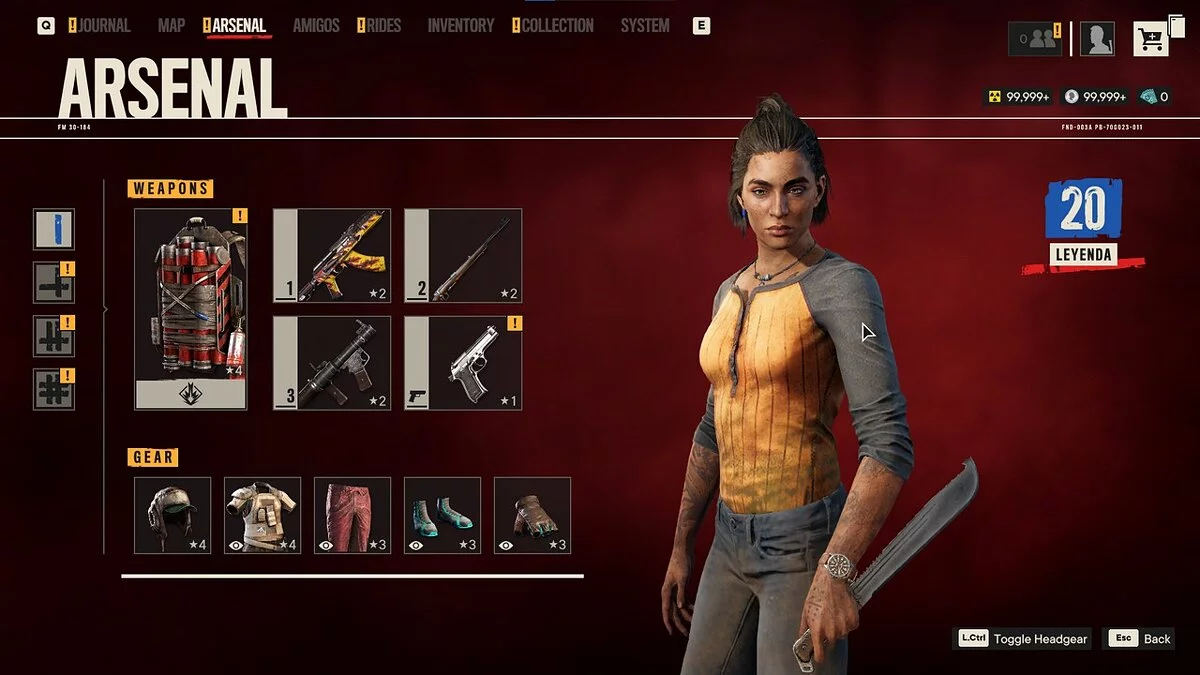Select the yellow-flame assault rifle in slot 1

click(331, 255)
